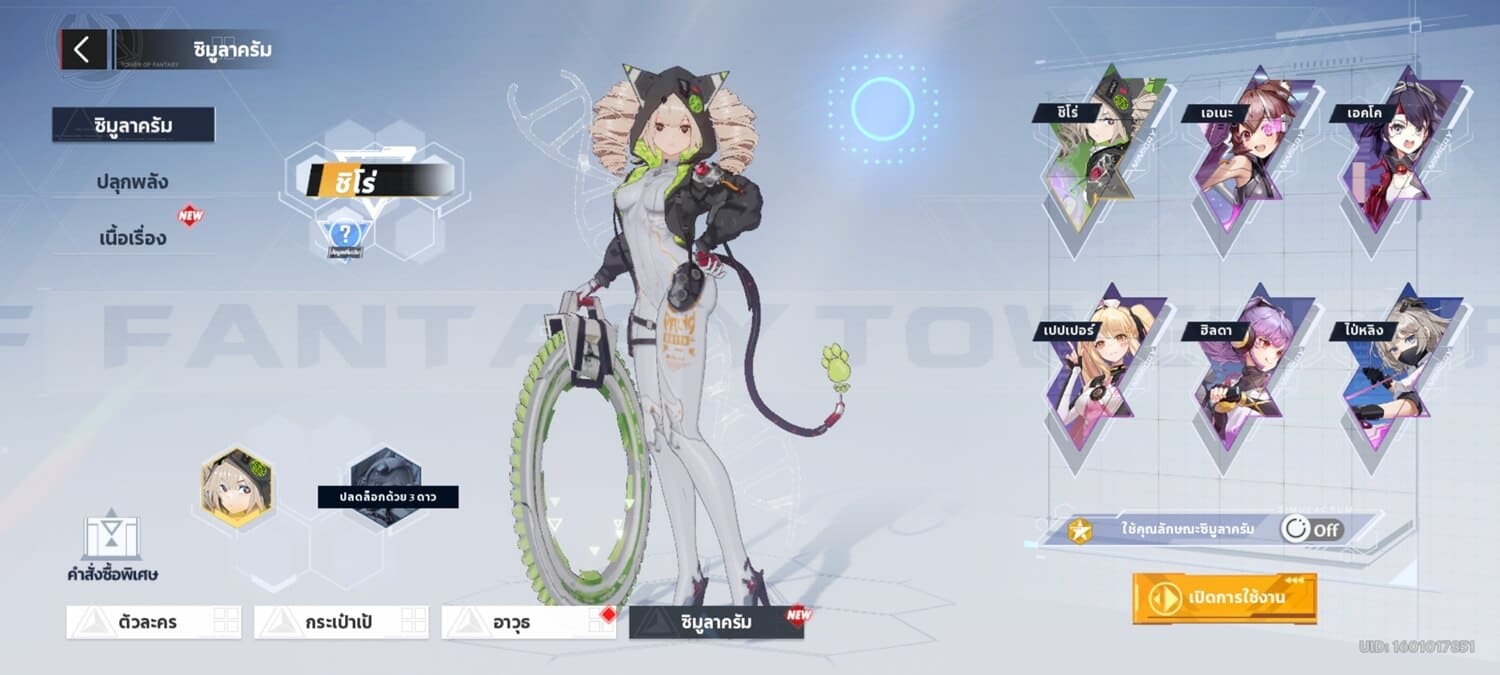Select the ซิมูลาครัม bottom tab
This screenshot has width=1500, height=675.
[x=716, y=622]
